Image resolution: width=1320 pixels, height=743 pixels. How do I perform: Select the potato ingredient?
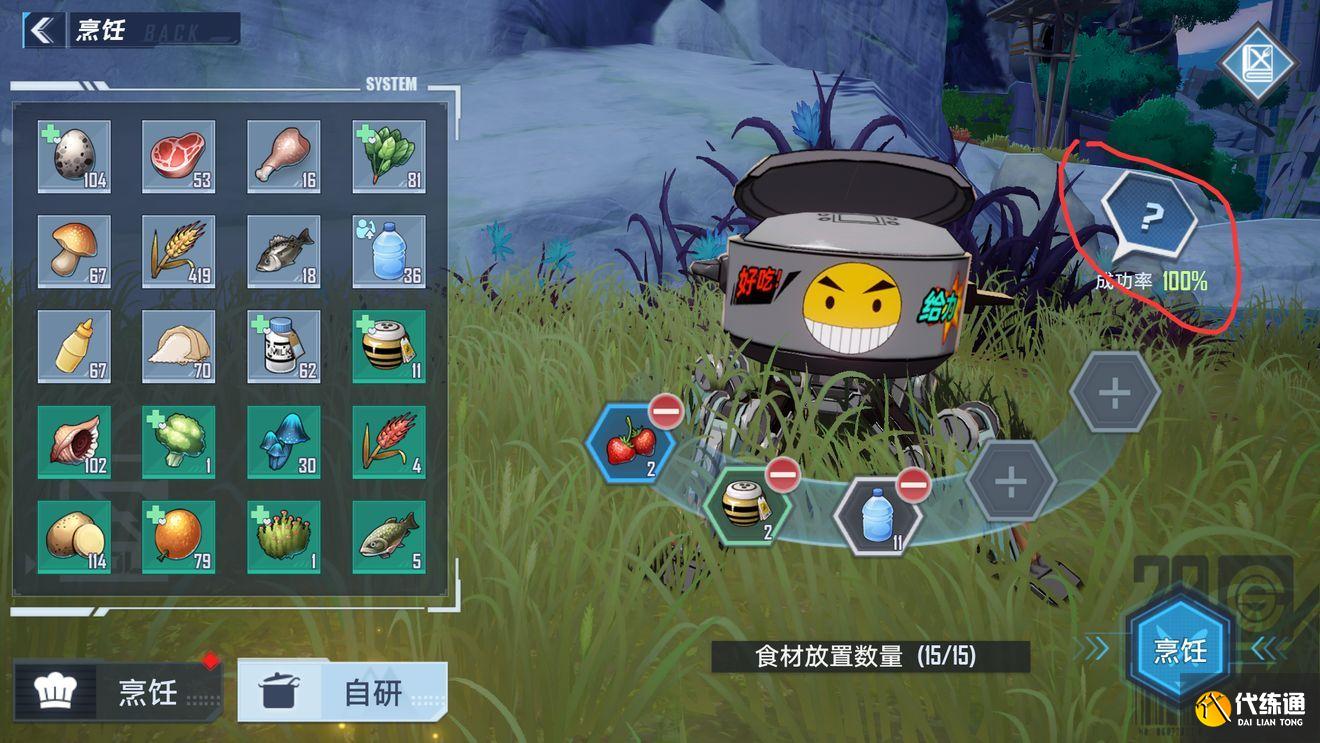[74, 535]
